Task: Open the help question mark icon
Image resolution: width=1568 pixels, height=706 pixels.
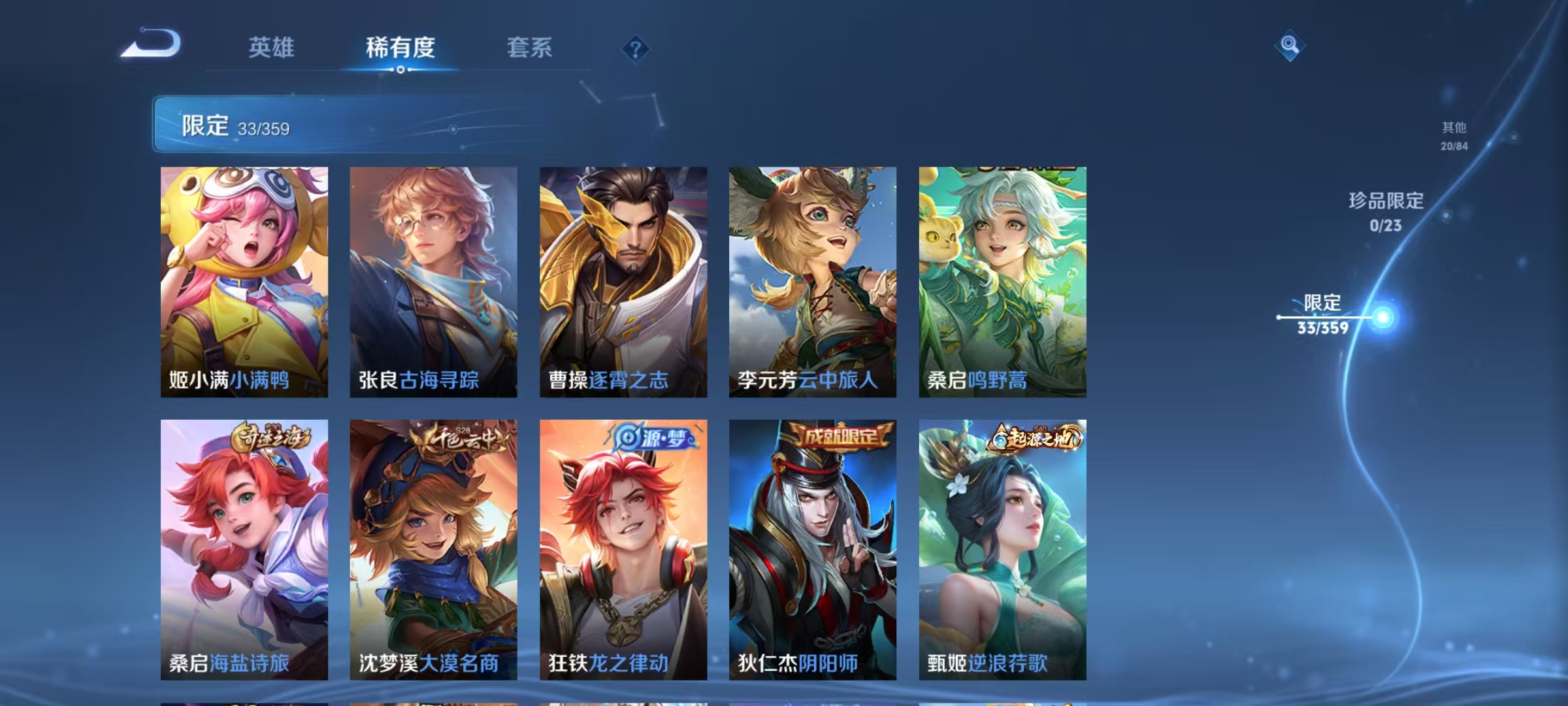Action: (x=637, y=48)
